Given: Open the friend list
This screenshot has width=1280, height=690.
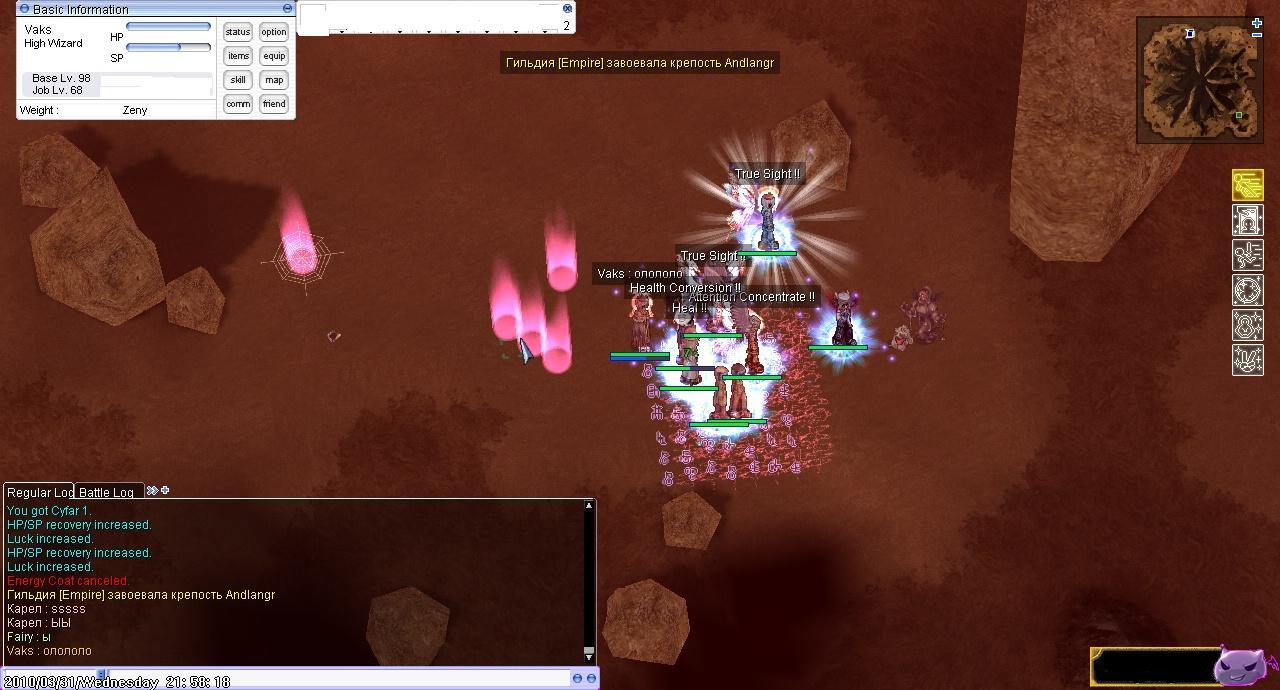Looking at the screenshot, I should [x=274, y=104].
